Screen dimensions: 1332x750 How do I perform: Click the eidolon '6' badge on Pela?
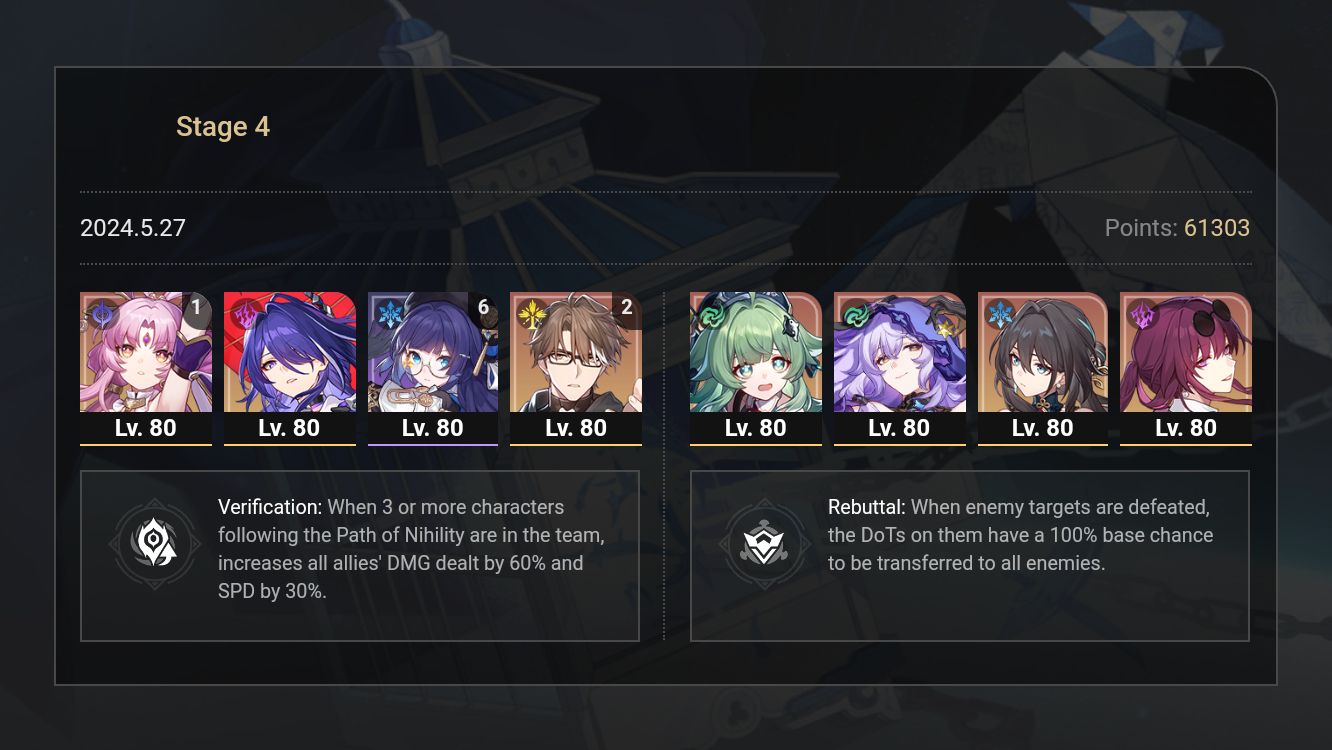(483, 308)
